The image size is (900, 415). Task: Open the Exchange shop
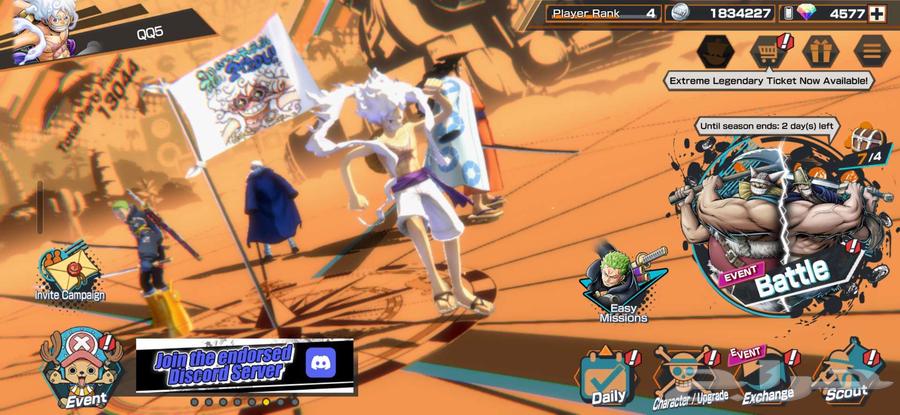pyautogui.click(x=768, y=378)
